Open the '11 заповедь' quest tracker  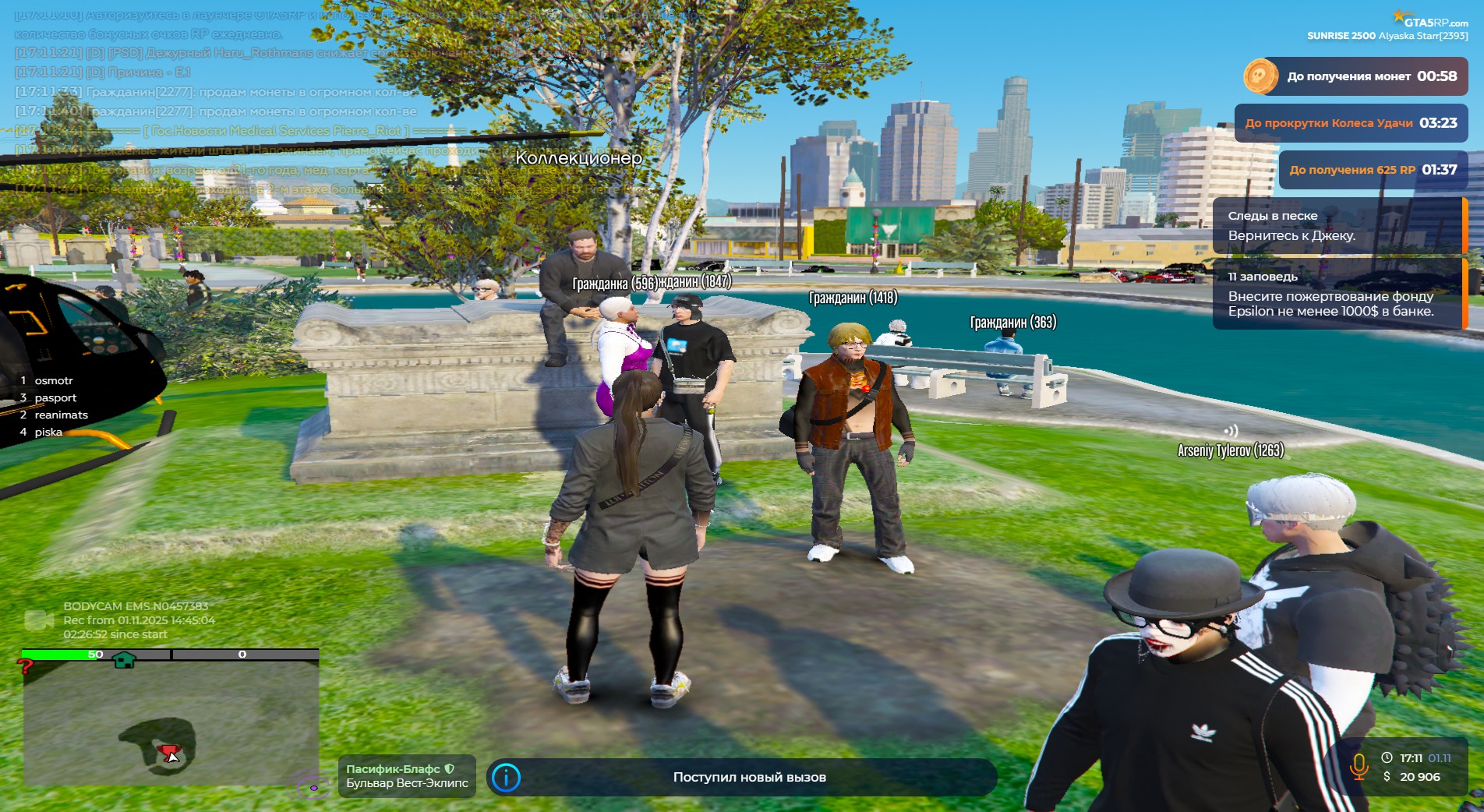pyautogui.click(x=1336, y=294)
